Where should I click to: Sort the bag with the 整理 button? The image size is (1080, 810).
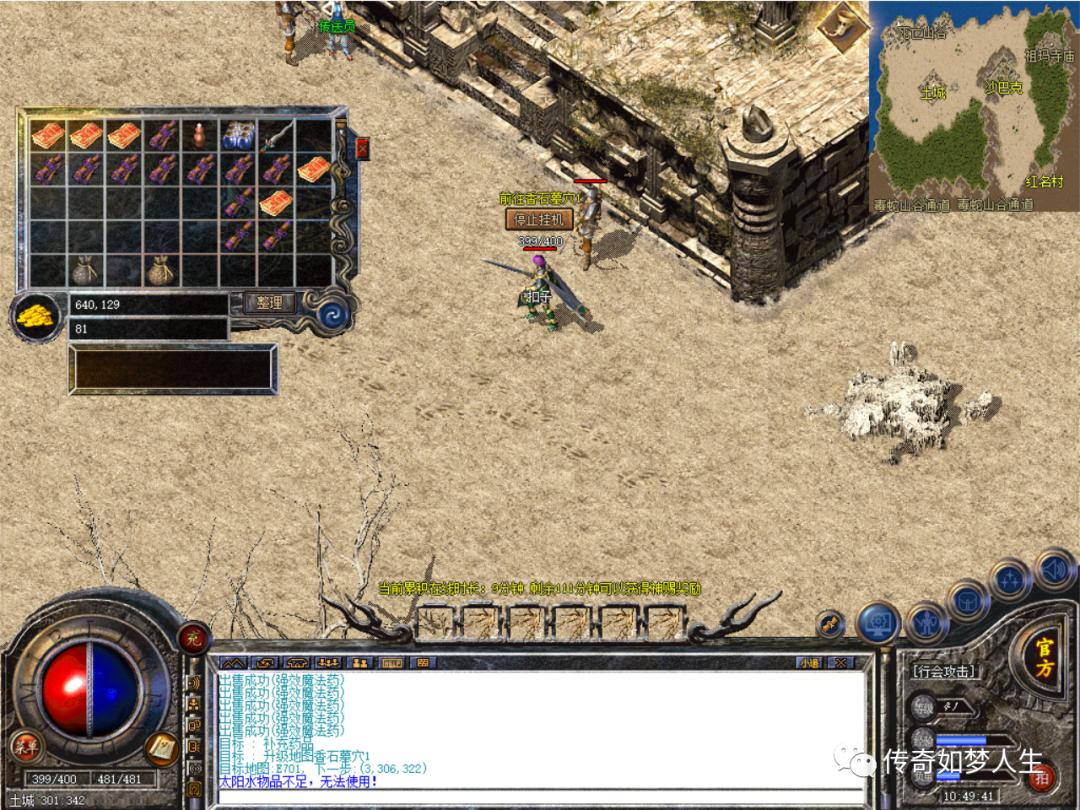tap(270, 302)
